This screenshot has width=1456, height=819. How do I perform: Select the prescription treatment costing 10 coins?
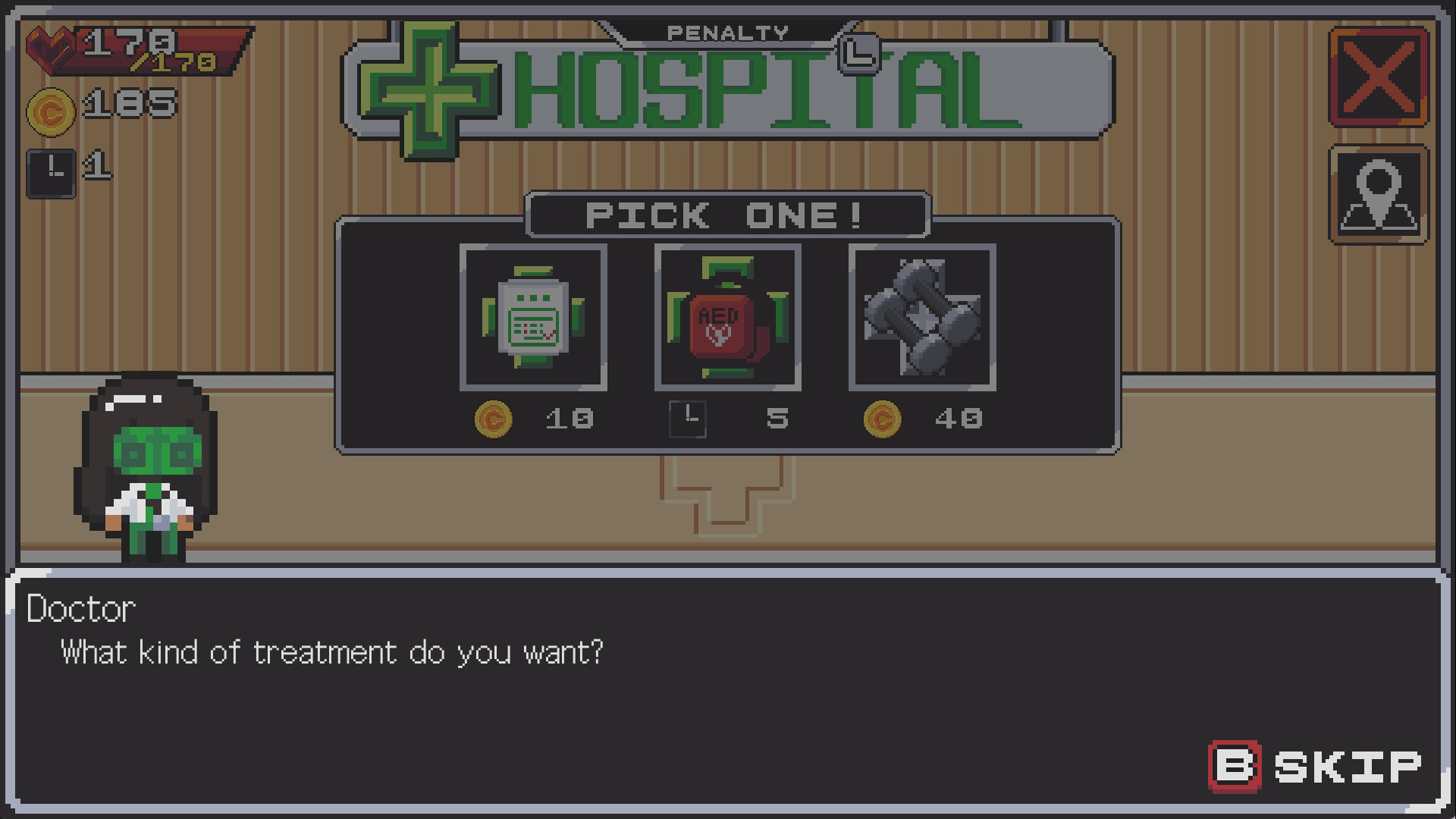[534, 318]
